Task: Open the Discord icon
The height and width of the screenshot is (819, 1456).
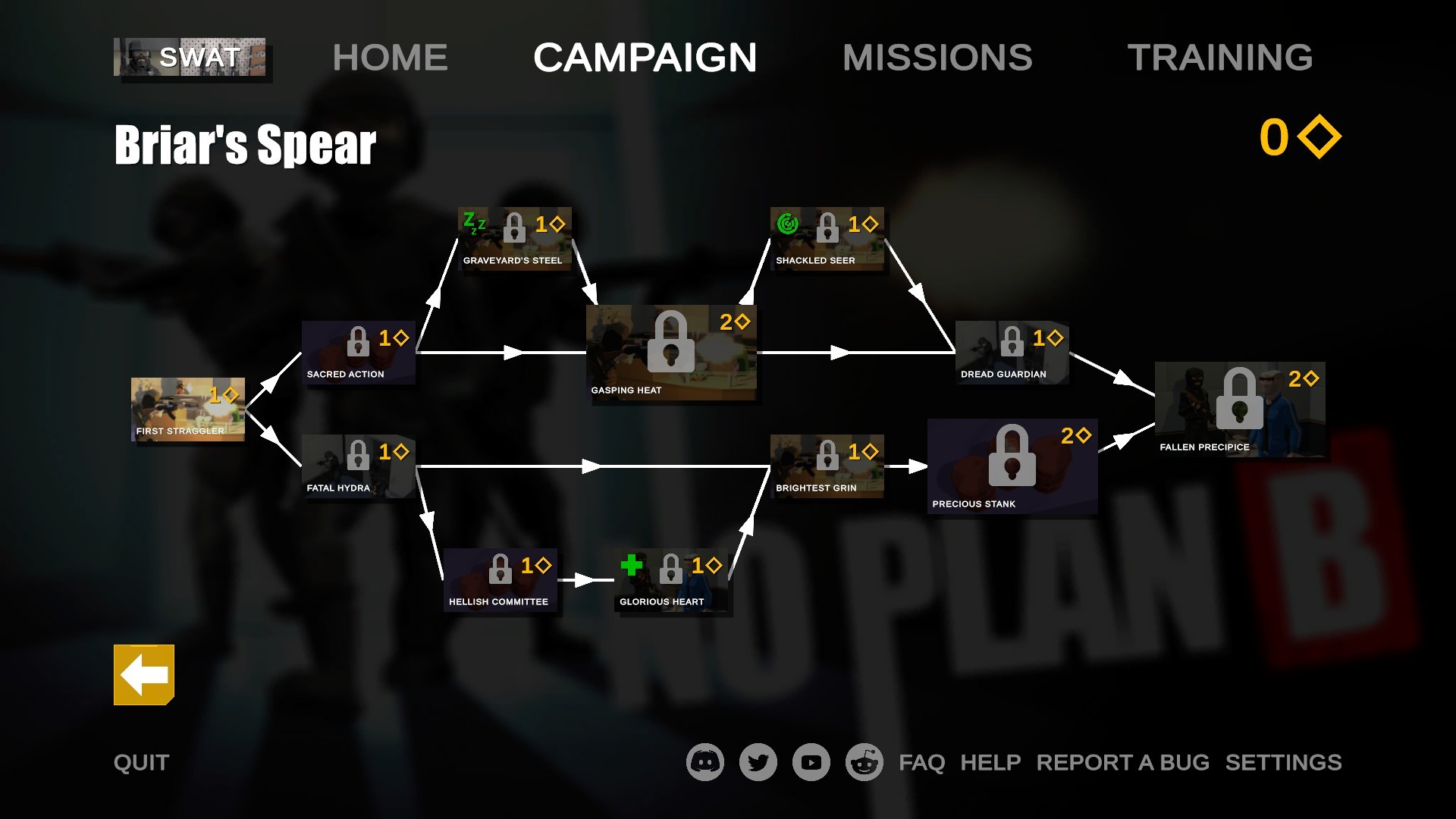Action: pyautogui.click(x=704, y=762)
